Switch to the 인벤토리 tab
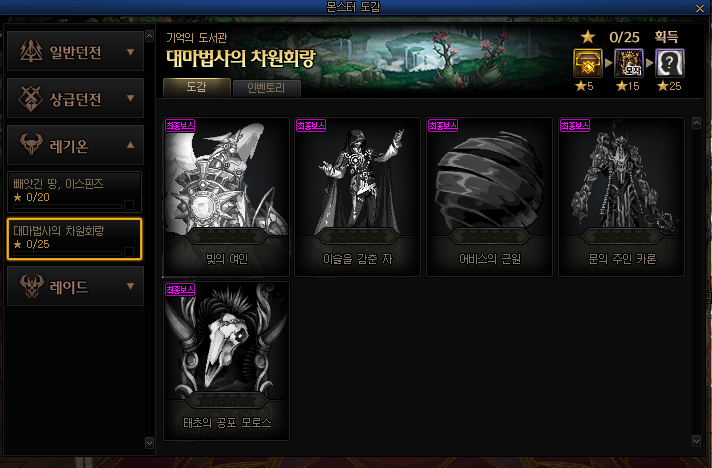Image resolution: width=712 pixels, height=468 pixels. point(267,88)
